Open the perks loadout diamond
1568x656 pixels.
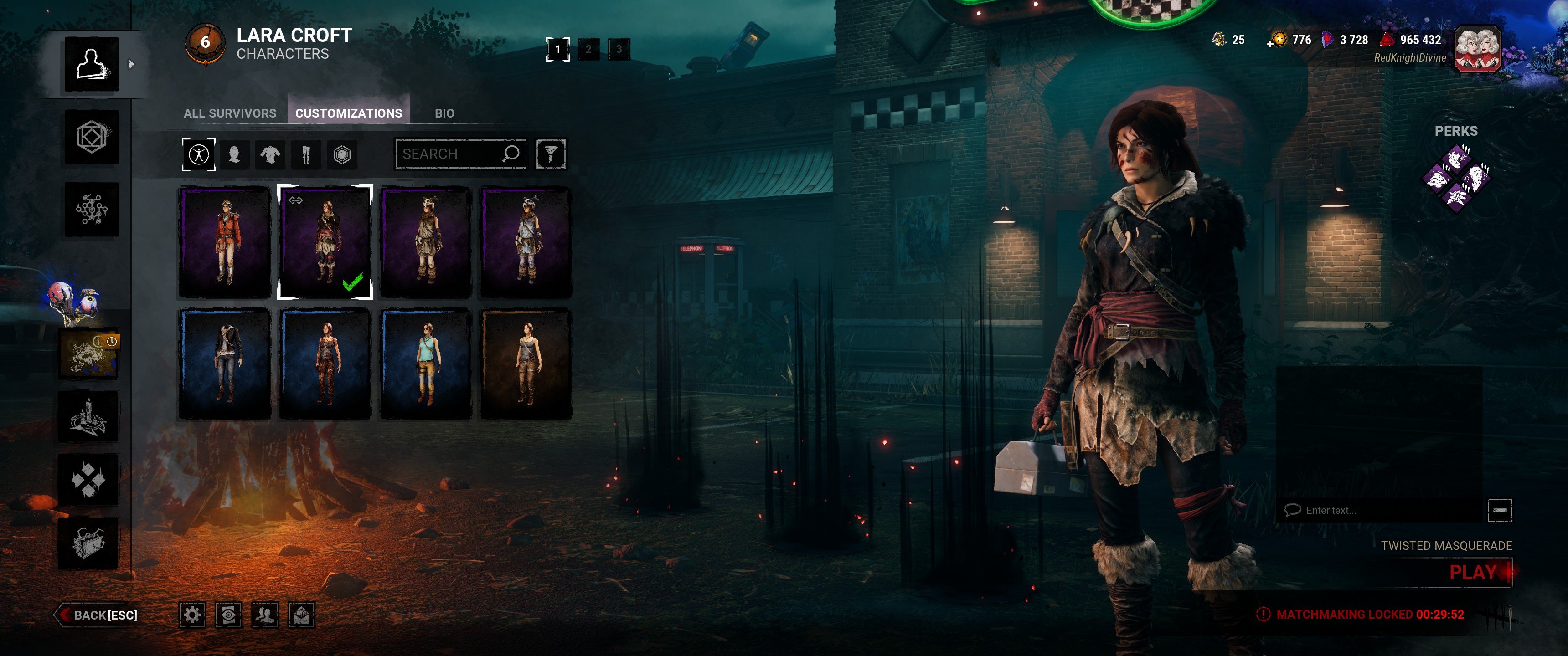point(1456,178)
